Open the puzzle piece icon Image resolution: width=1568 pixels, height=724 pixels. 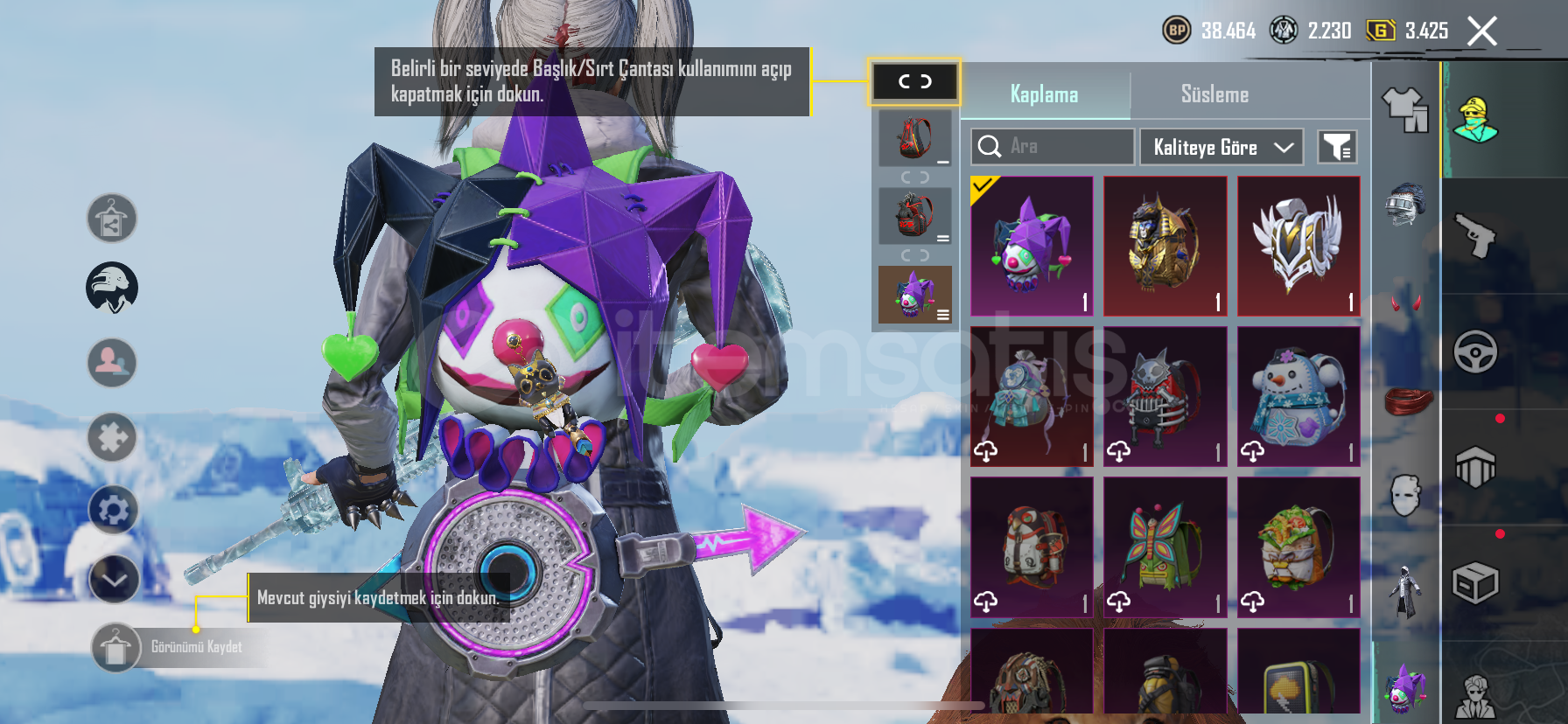point(113,437)
